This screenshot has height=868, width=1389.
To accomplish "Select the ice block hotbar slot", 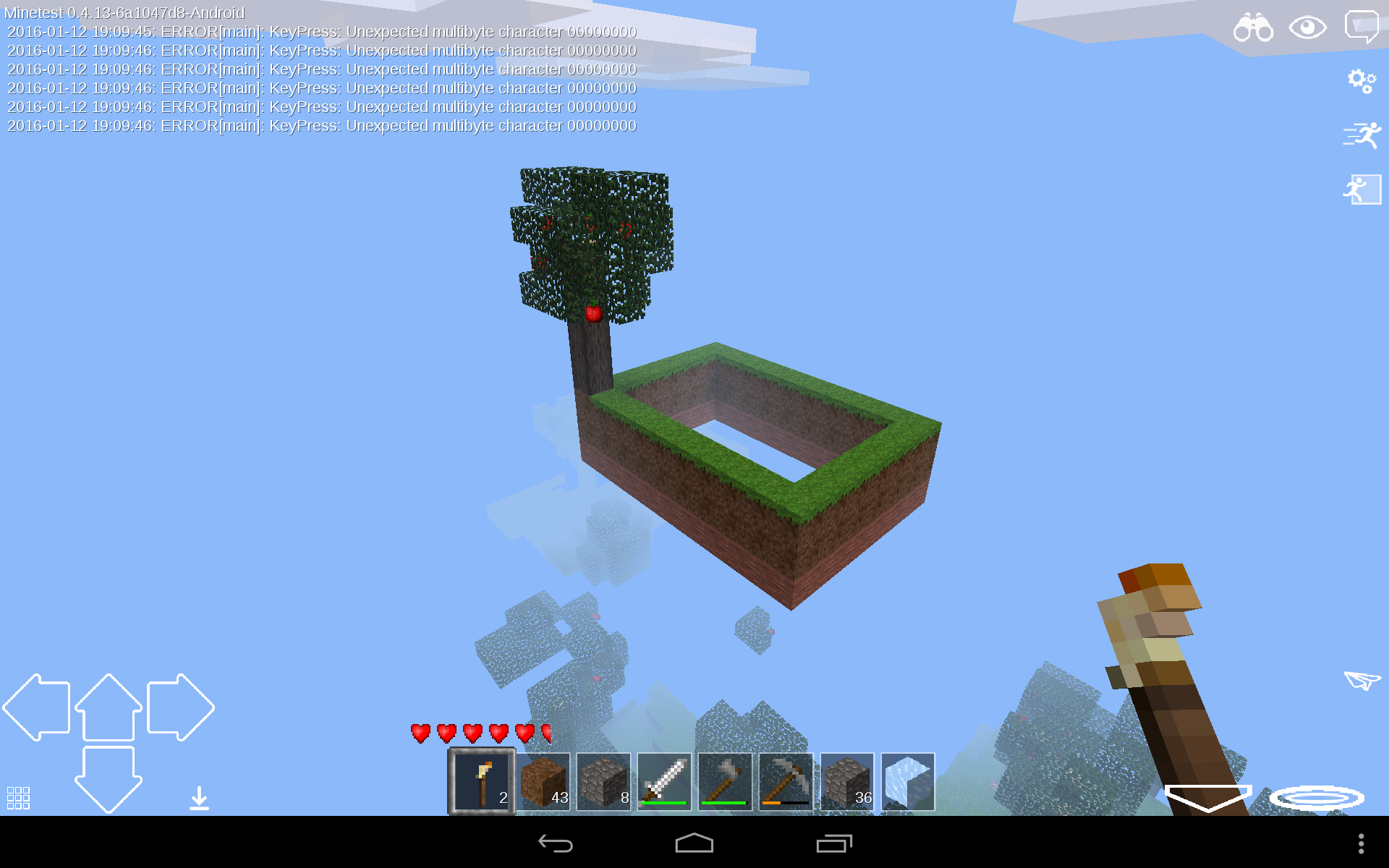I will click(x=906, y=782).
